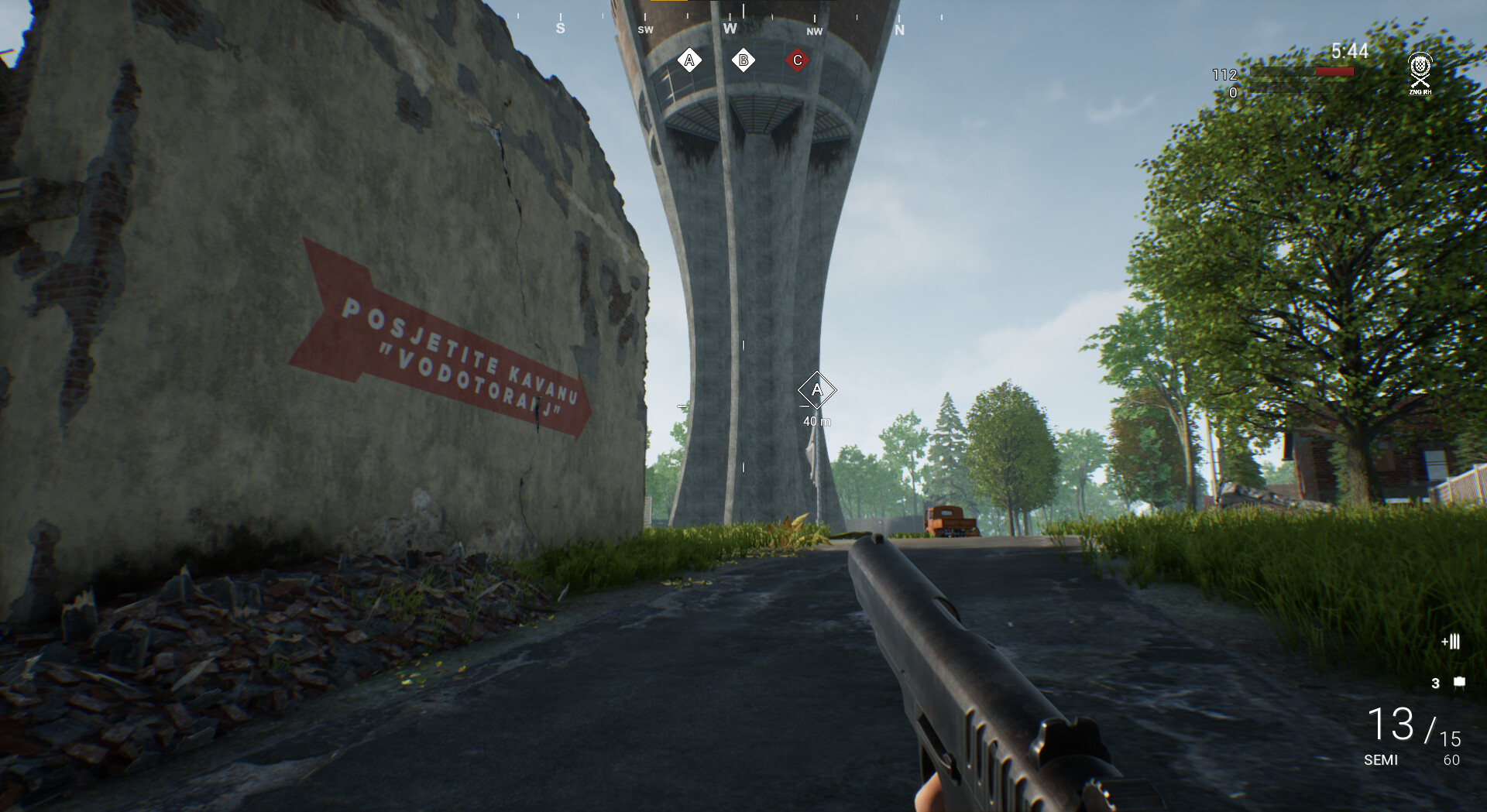The height and width of the screenshot is (812, 1487).
Task: Click the red objective C marker on the compass
Action: 797,59
